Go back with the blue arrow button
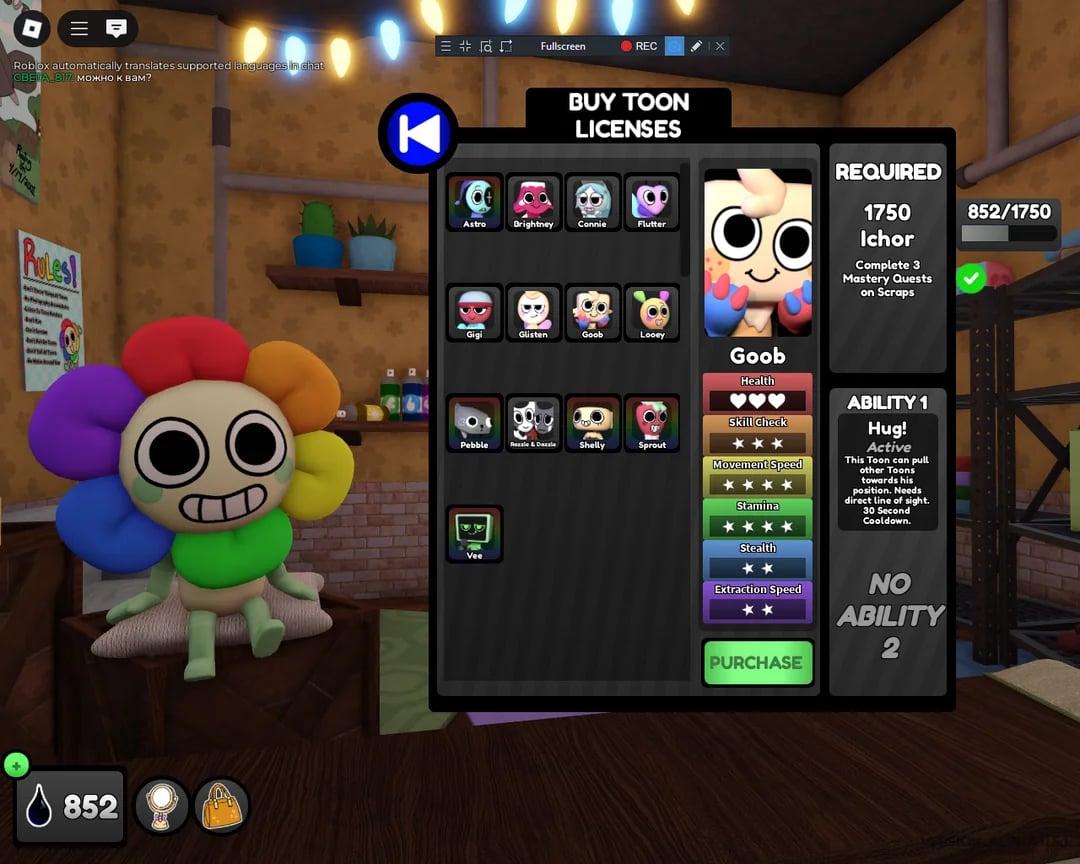 click(x=418, y=134)
